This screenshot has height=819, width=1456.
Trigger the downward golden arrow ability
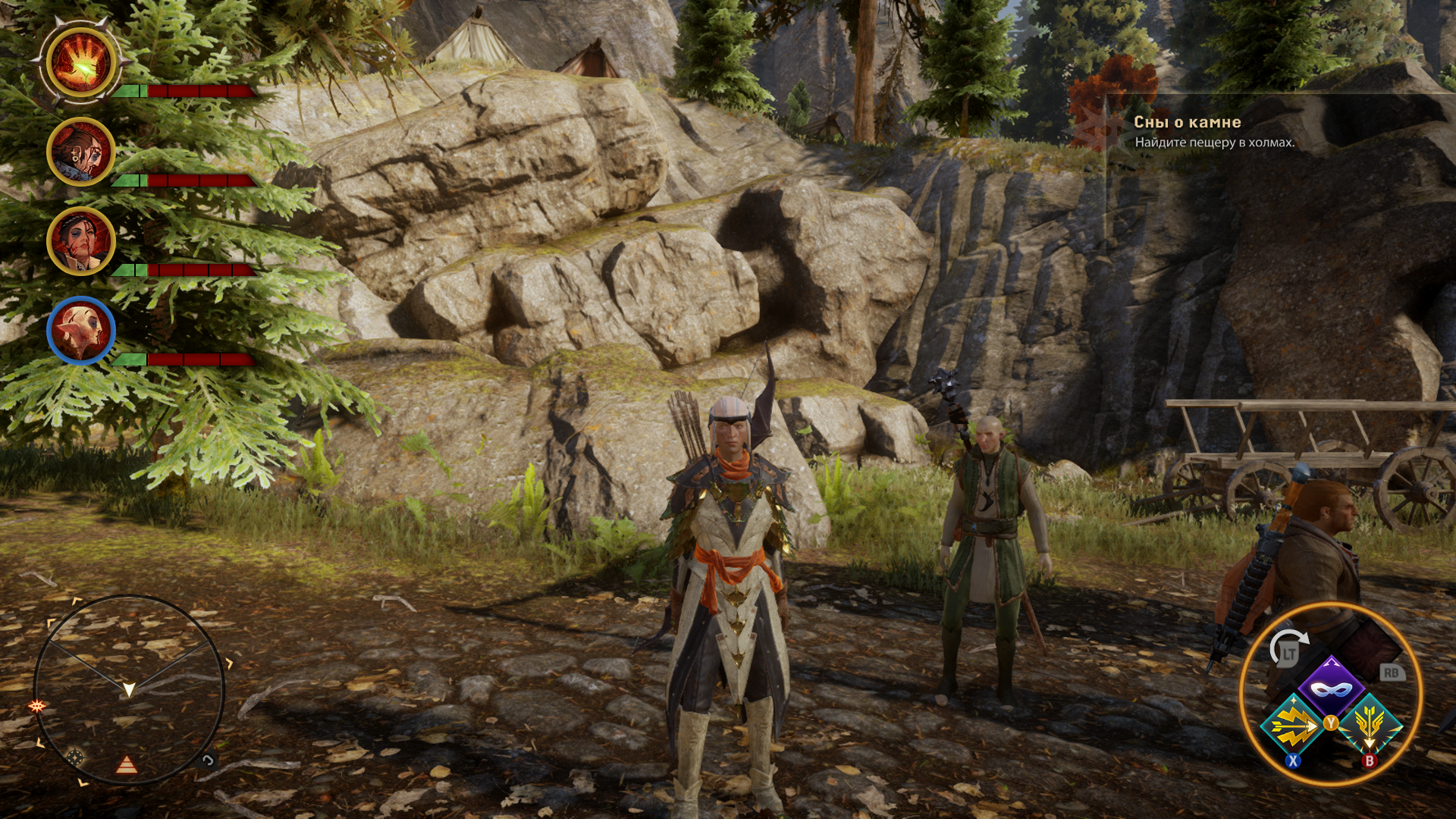coord(1370,726)
